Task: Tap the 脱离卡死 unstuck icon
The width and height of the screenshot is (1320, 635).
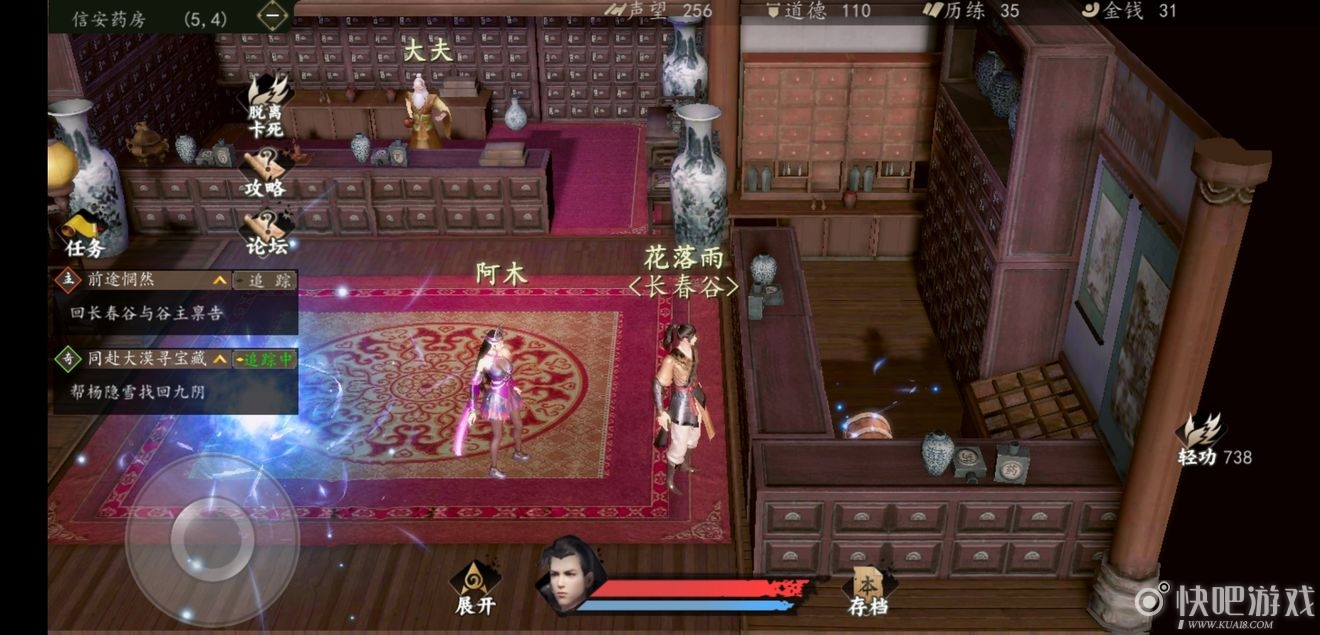Action: (x=267, y=104)
